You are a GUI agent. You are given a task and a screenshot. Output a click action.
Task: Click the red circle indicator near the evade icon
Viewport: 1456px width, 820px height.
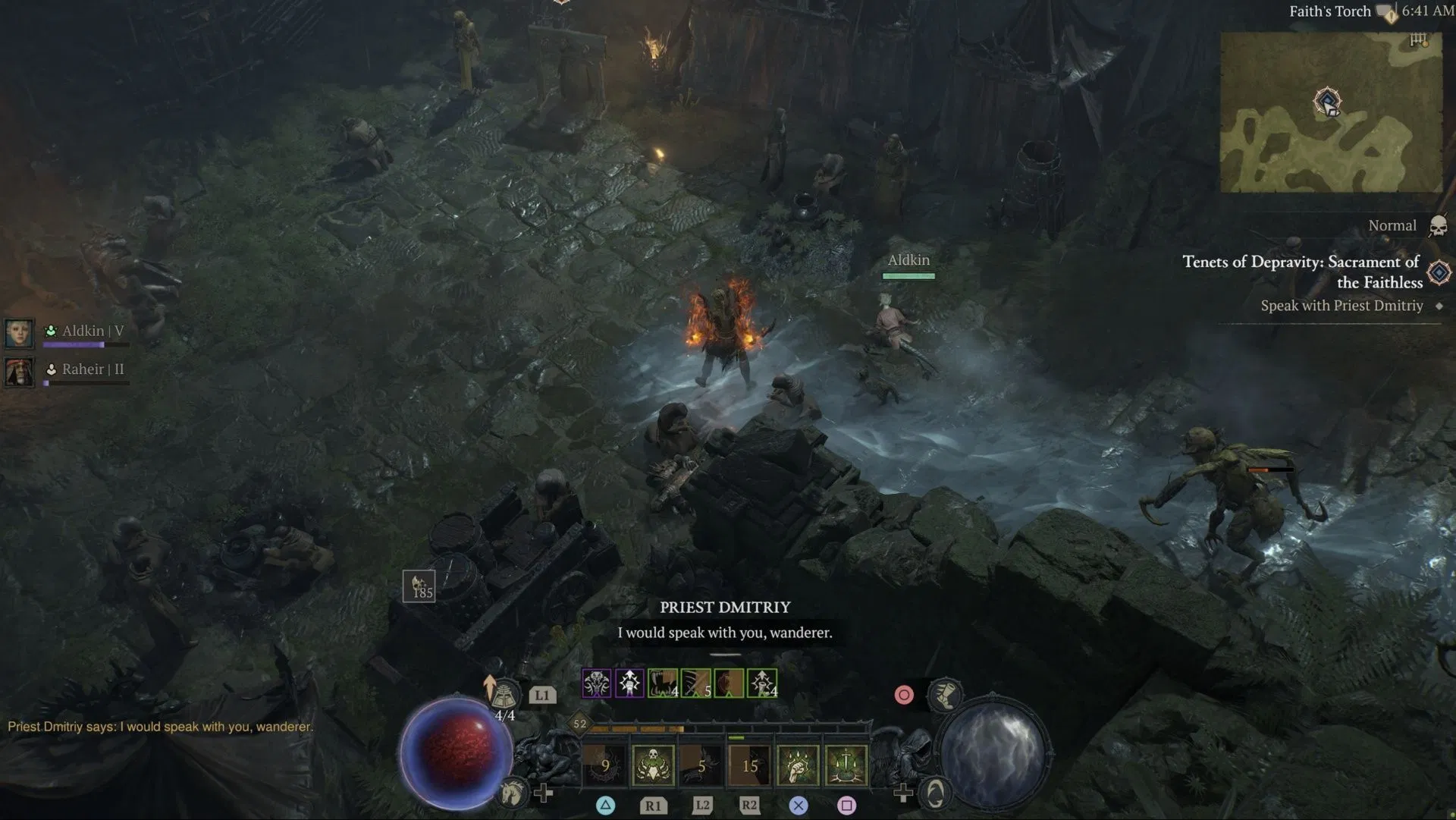click(x=905, y=696)
